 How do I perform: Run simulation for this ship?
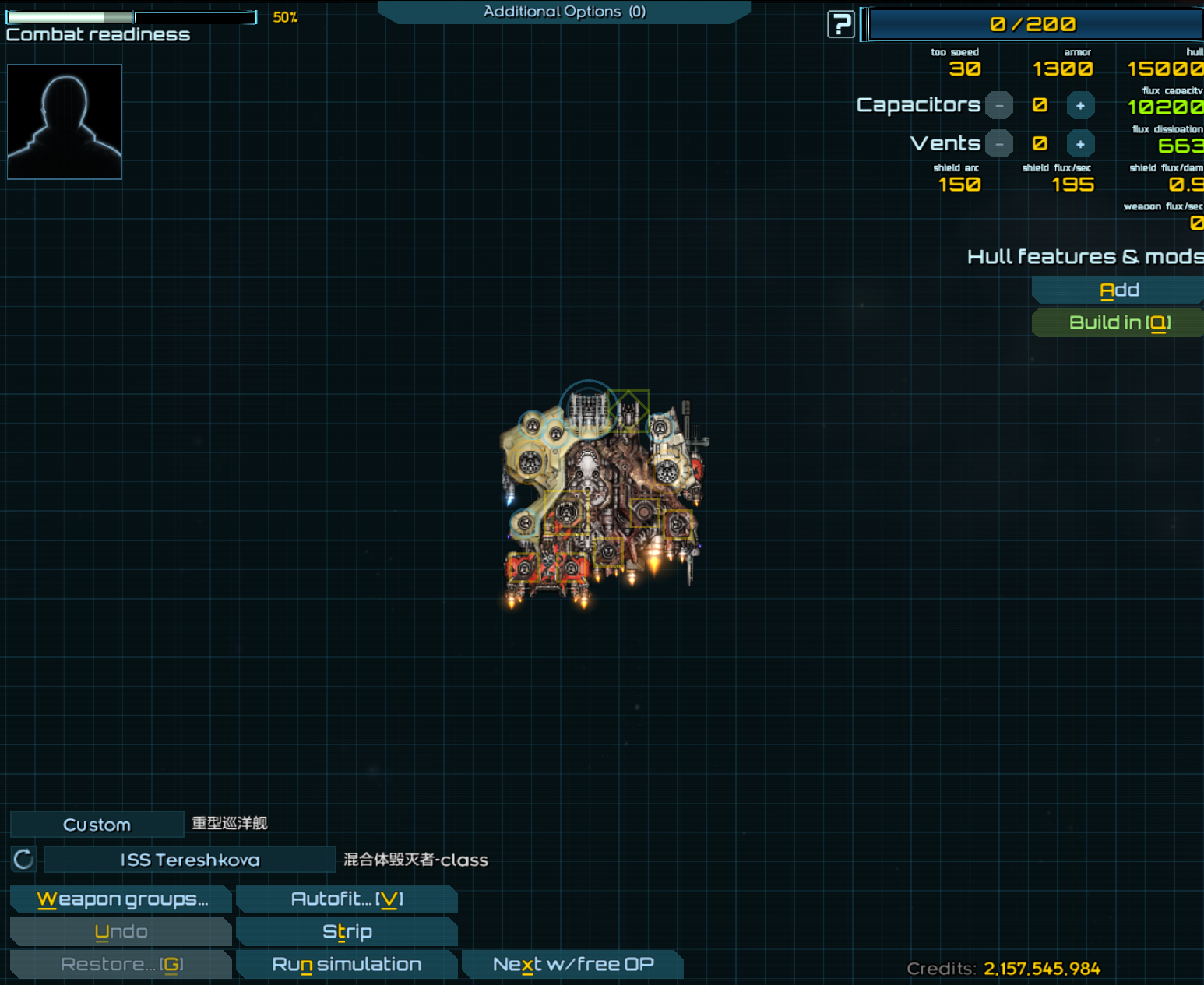click(347, 965)
